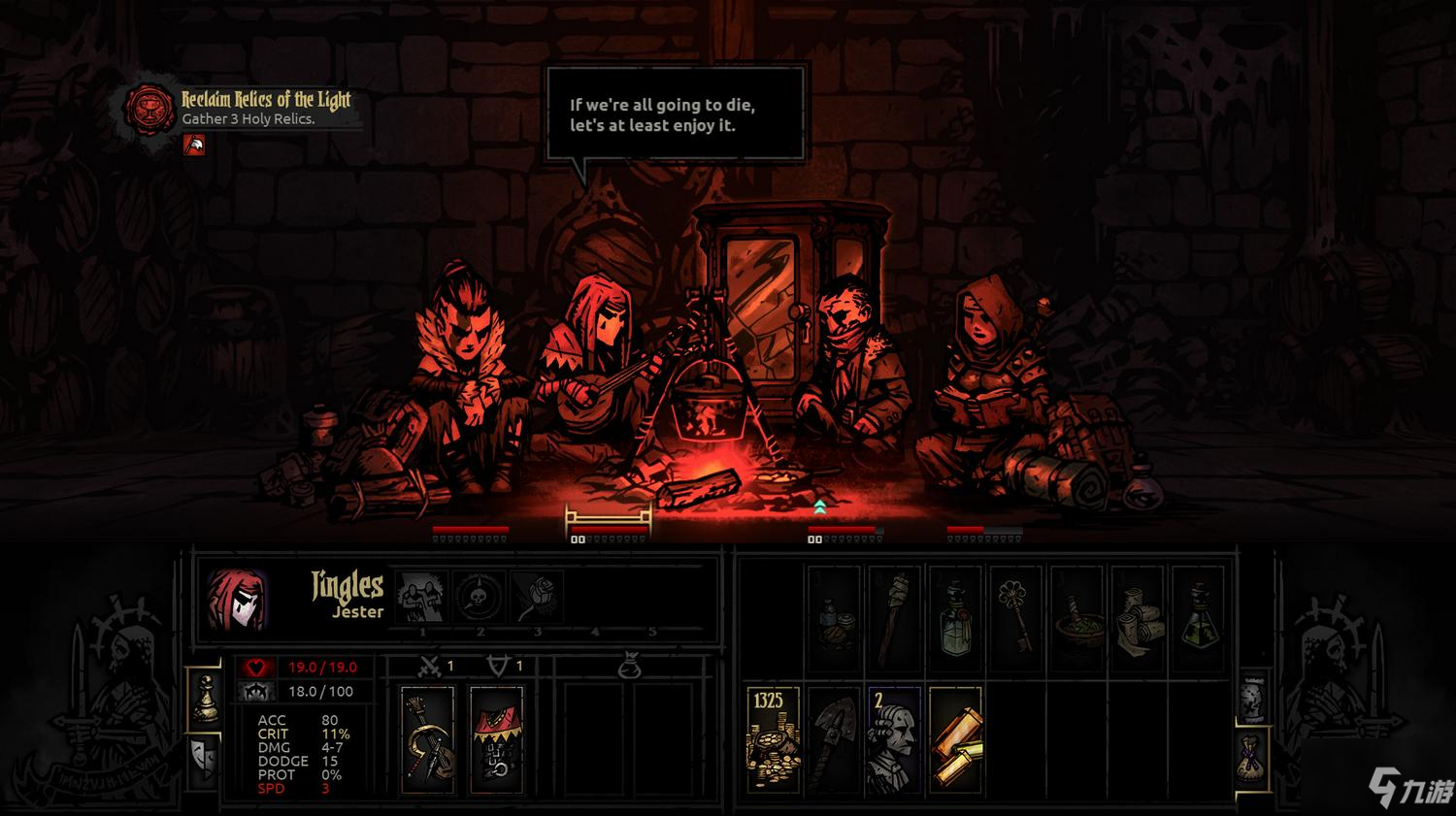Image resolution: width=1456 pixels, height=816 pixels.
Task: Select the bust statue heirloom stack
Action: coord(893,739)
